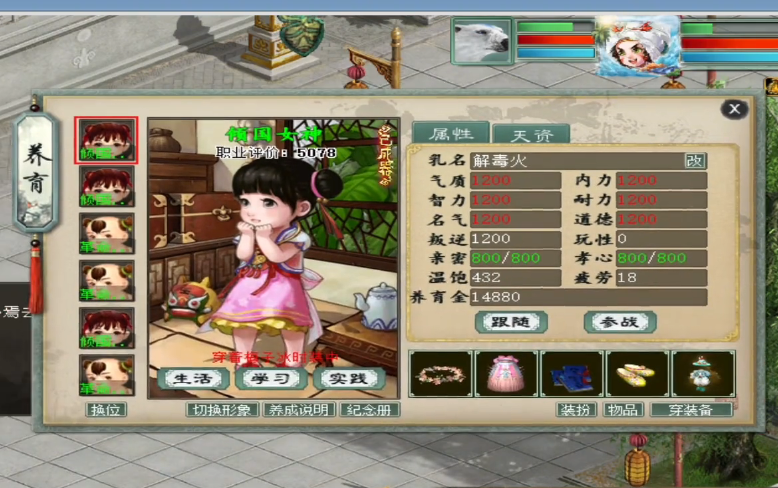Choose the 跟随 follow button
The height and width of the screenshot is (488, 778).
[x=510, y=322]
